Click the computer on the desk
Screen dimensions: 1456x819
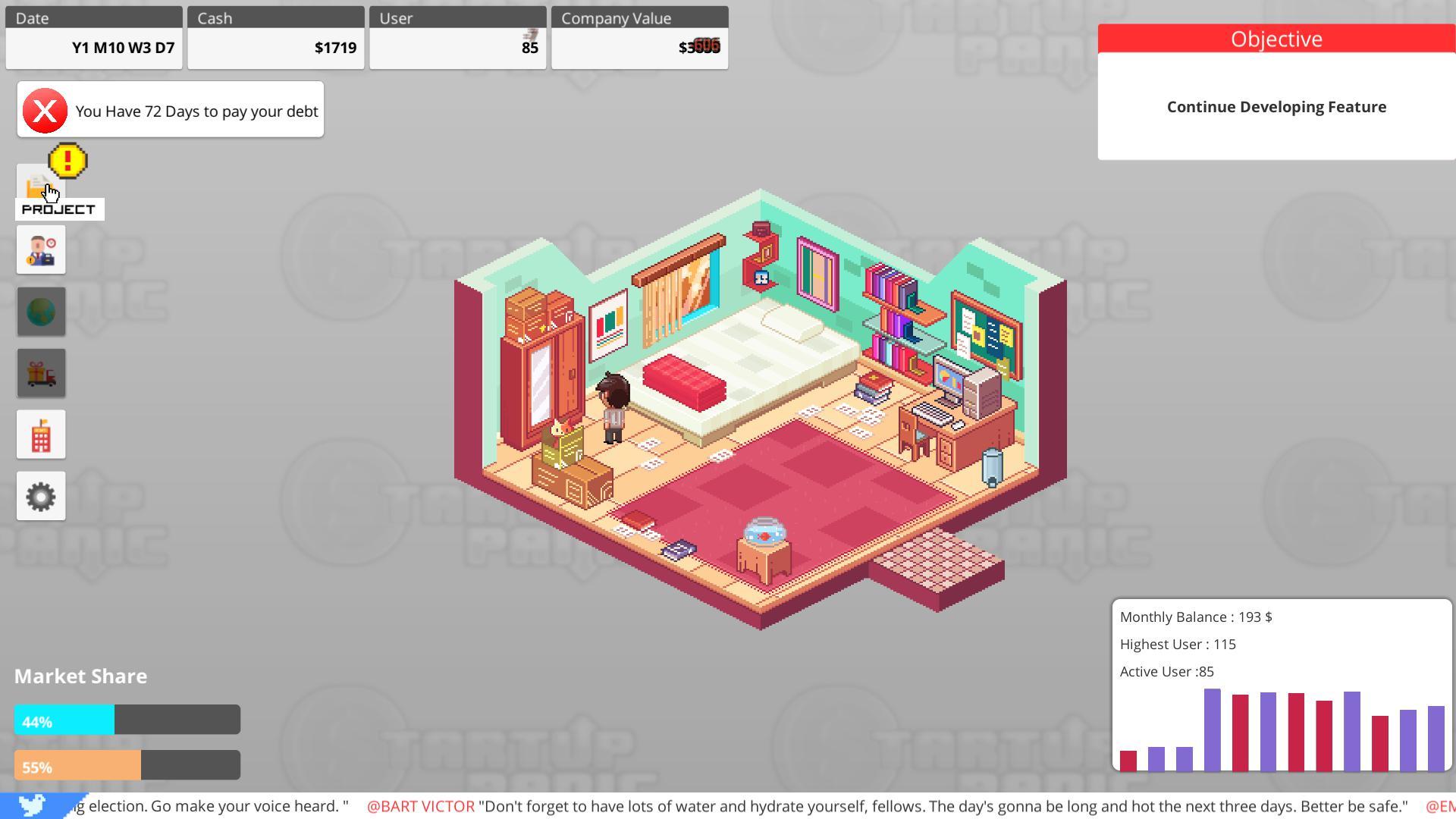pyautogui.click(x=950, y=378)
